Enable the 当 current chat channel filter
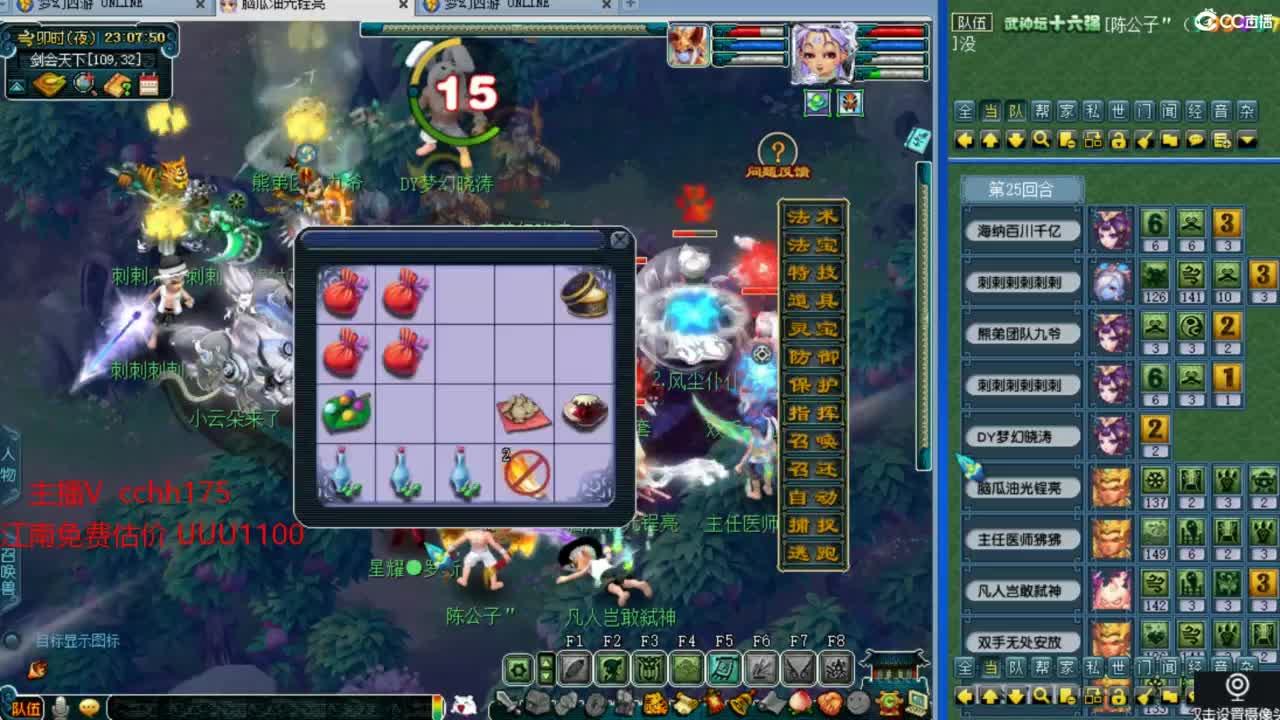Screen dimensions: 1280x720 [989, 112]
